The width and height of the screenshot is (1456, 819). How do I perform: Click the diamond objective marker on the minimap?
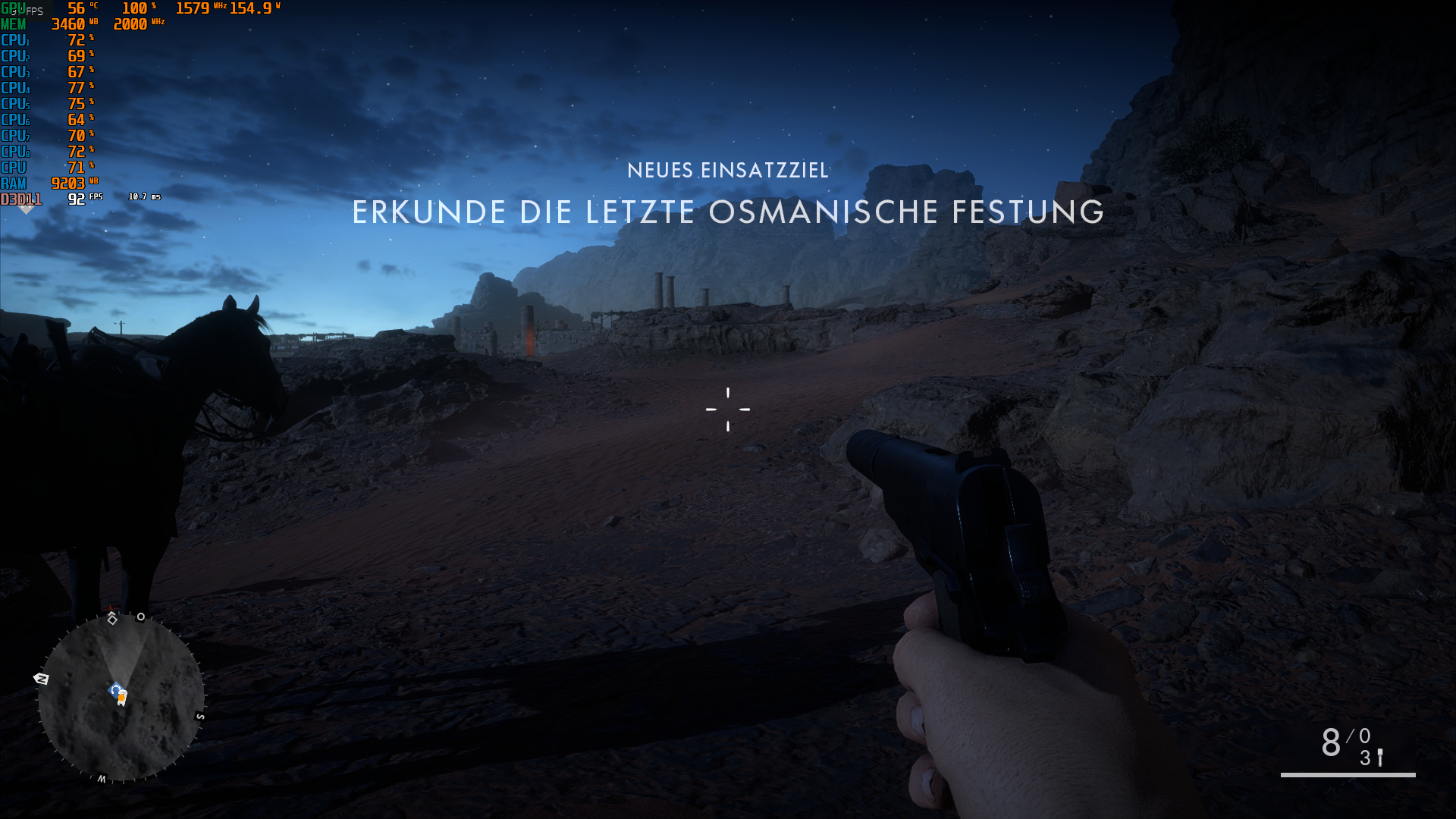tap(112, 620)
